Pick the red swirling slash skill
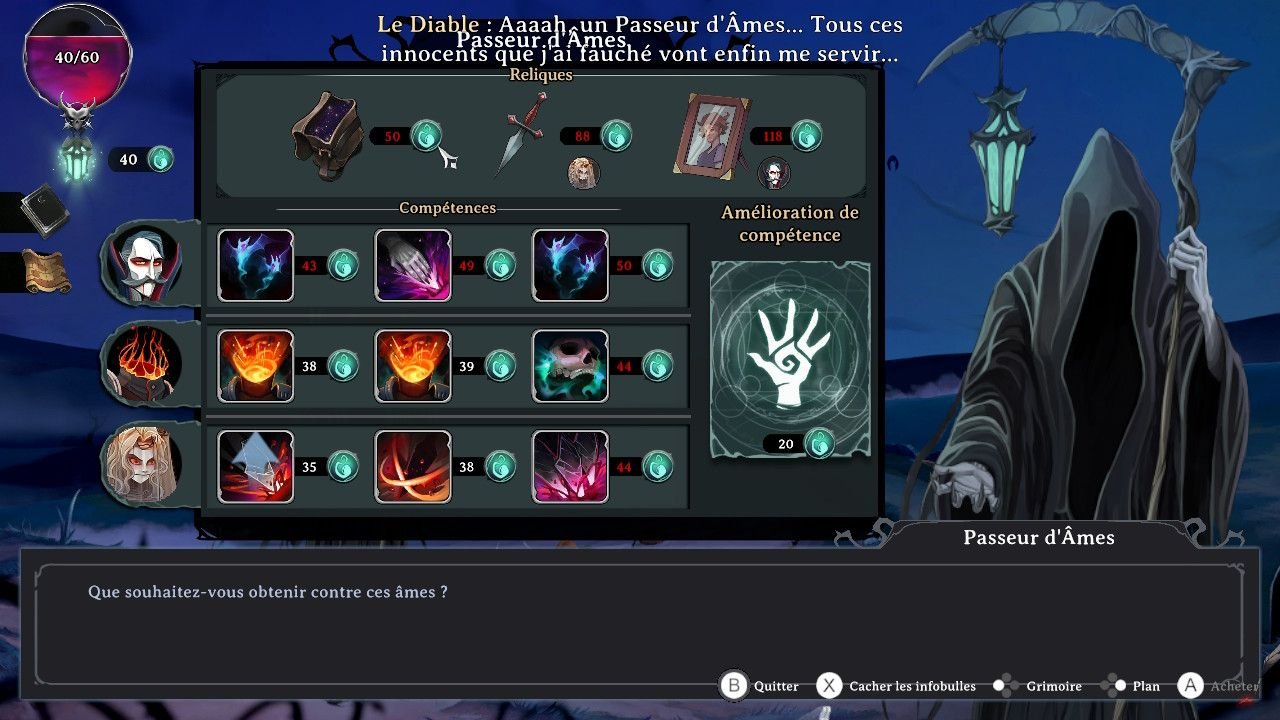1280x720 pixels. [x=413, y=466]
